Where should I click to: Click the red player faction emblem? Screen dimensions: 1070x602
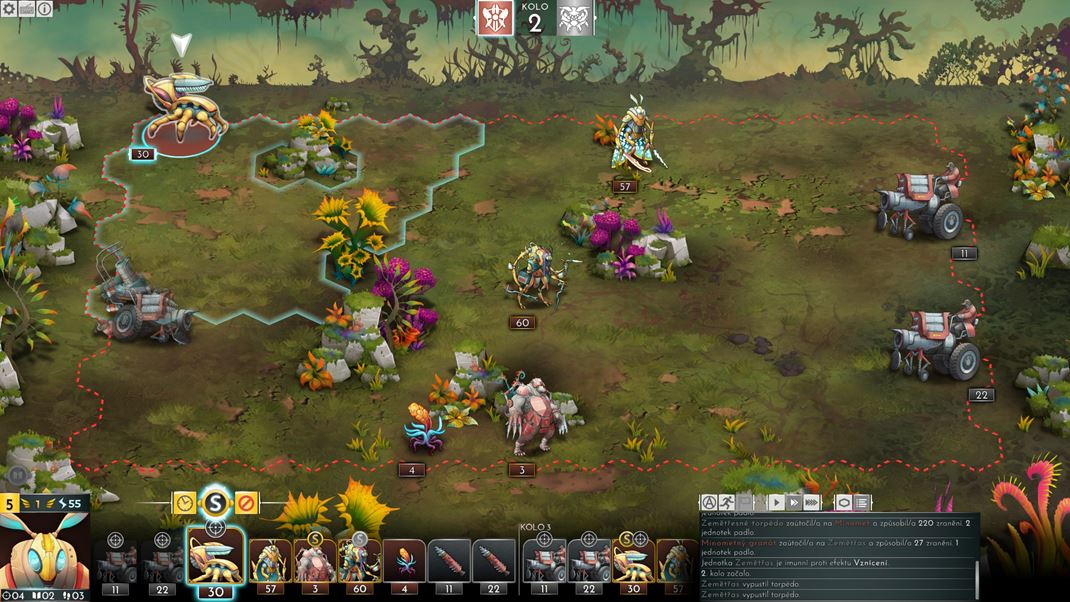(x=495, y=18)
